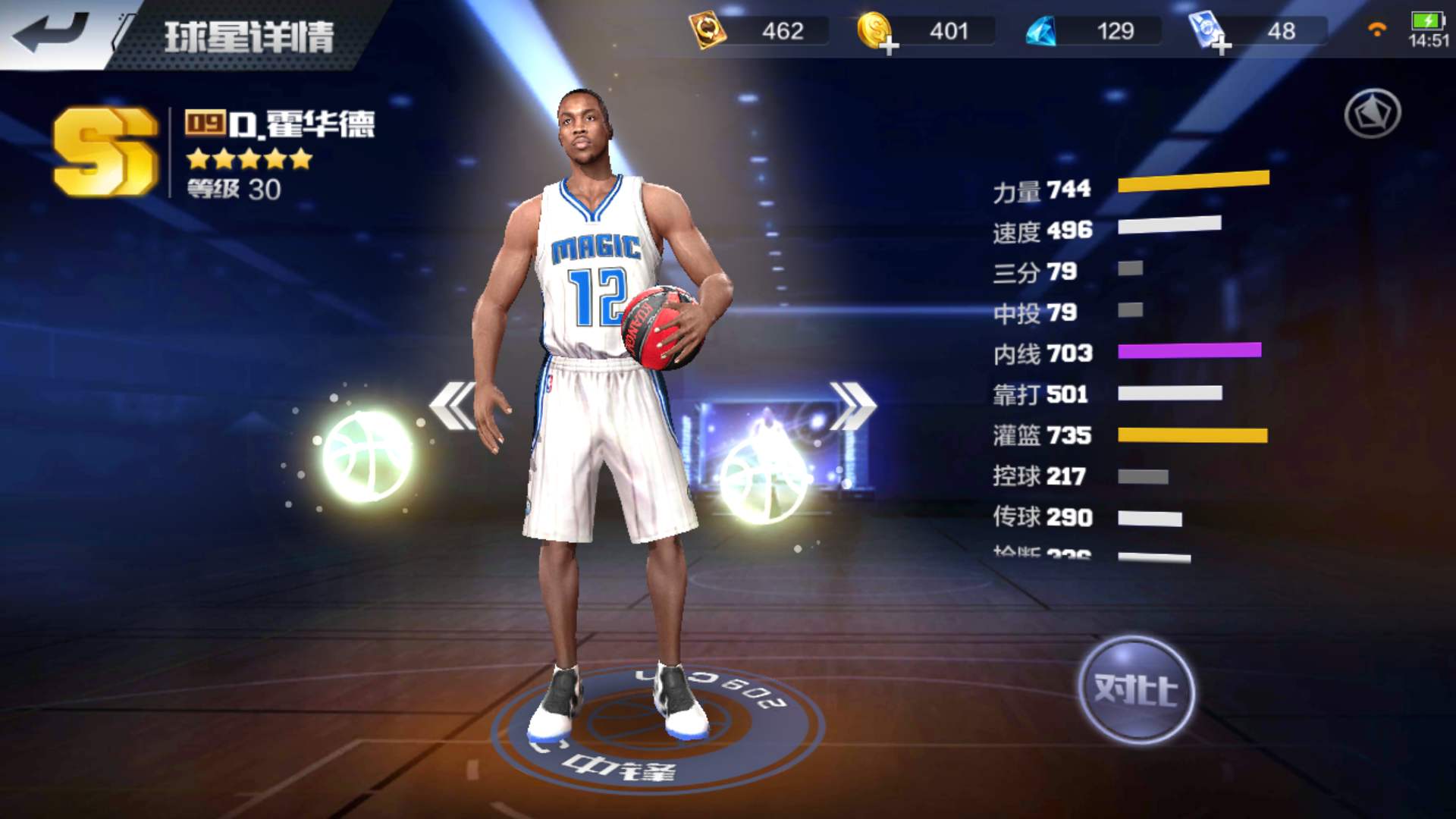Tap the blue diamond currency icon
This screenshot has width=1456, height=819.
1040,32
